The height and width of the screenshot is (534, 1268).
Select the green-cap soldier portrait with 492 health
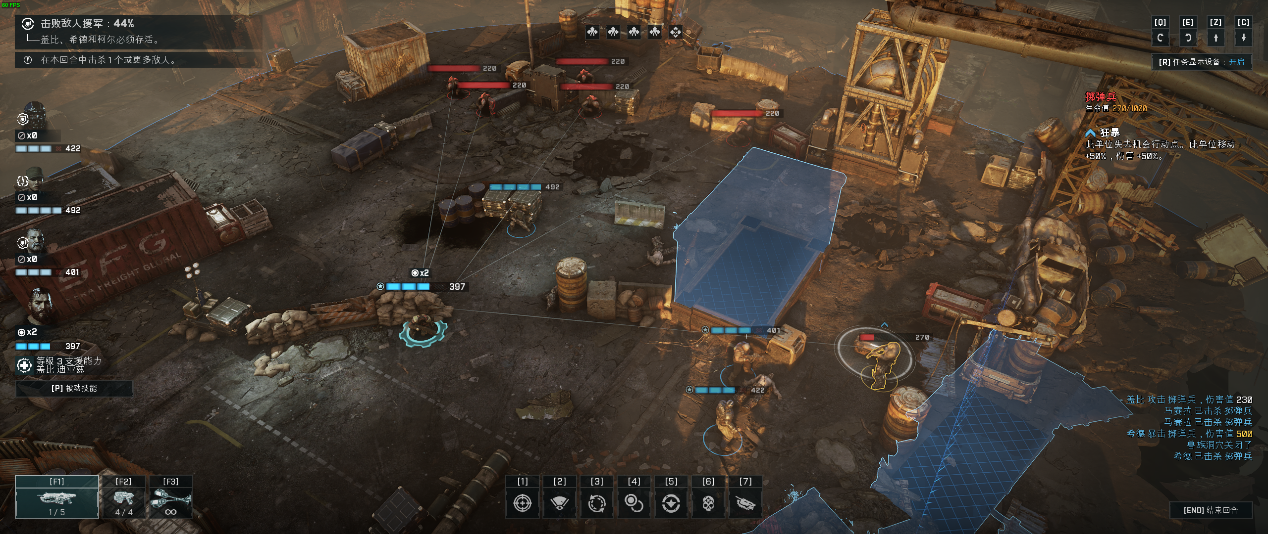click(x=33, y=181)
